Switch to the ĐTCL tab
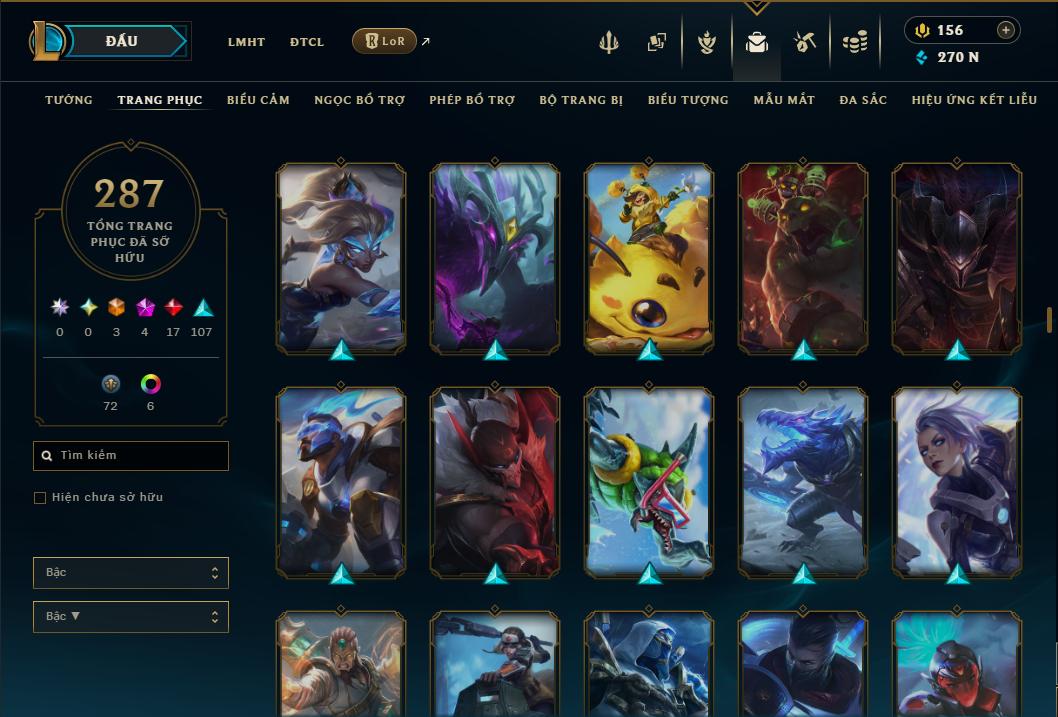Viewport: 1058px width, 717px height. pyautogui.click(x=307, y=42)
